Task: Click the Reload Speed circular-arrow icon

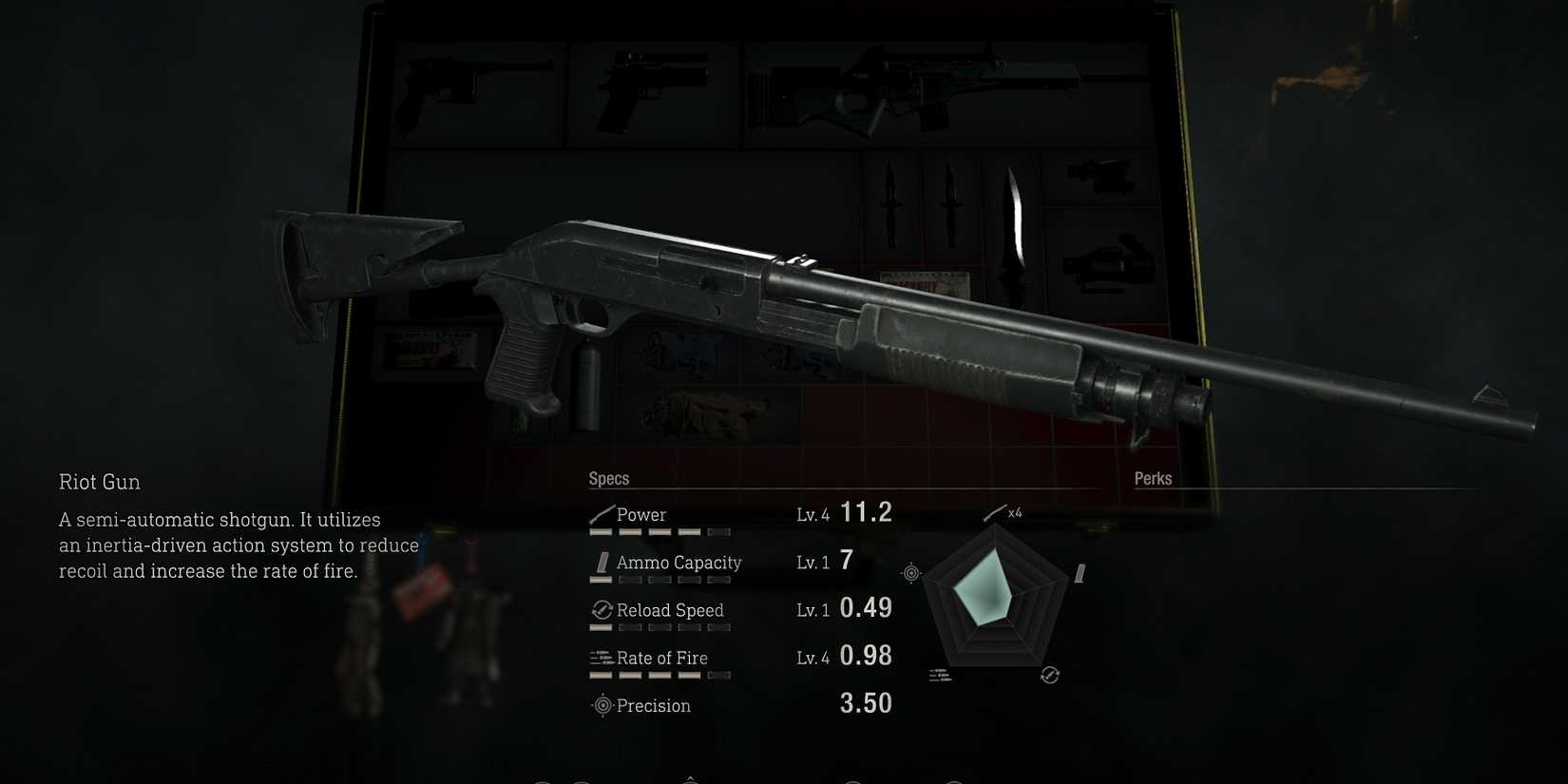Action: click(601, 610)
